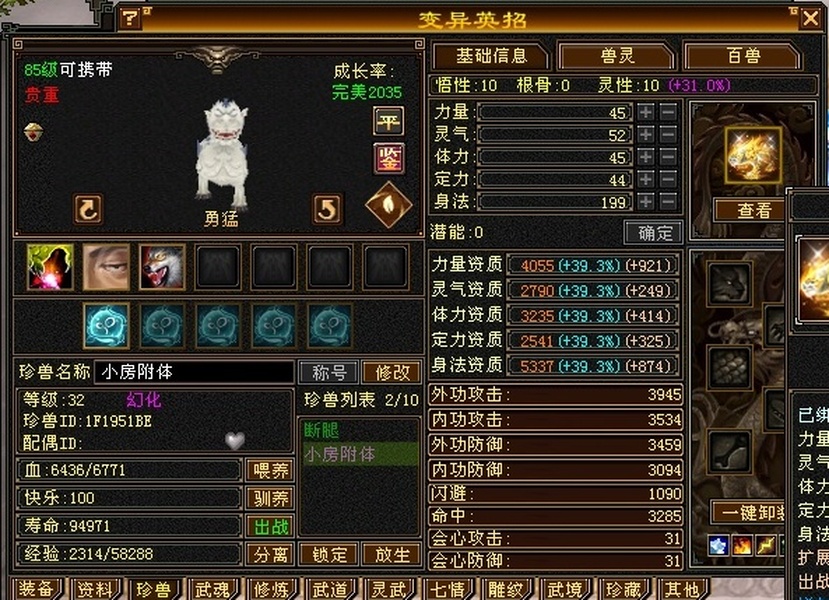Confirm attribute points with 确定
The height and width of the screenshot is (600, 829).
654,233
